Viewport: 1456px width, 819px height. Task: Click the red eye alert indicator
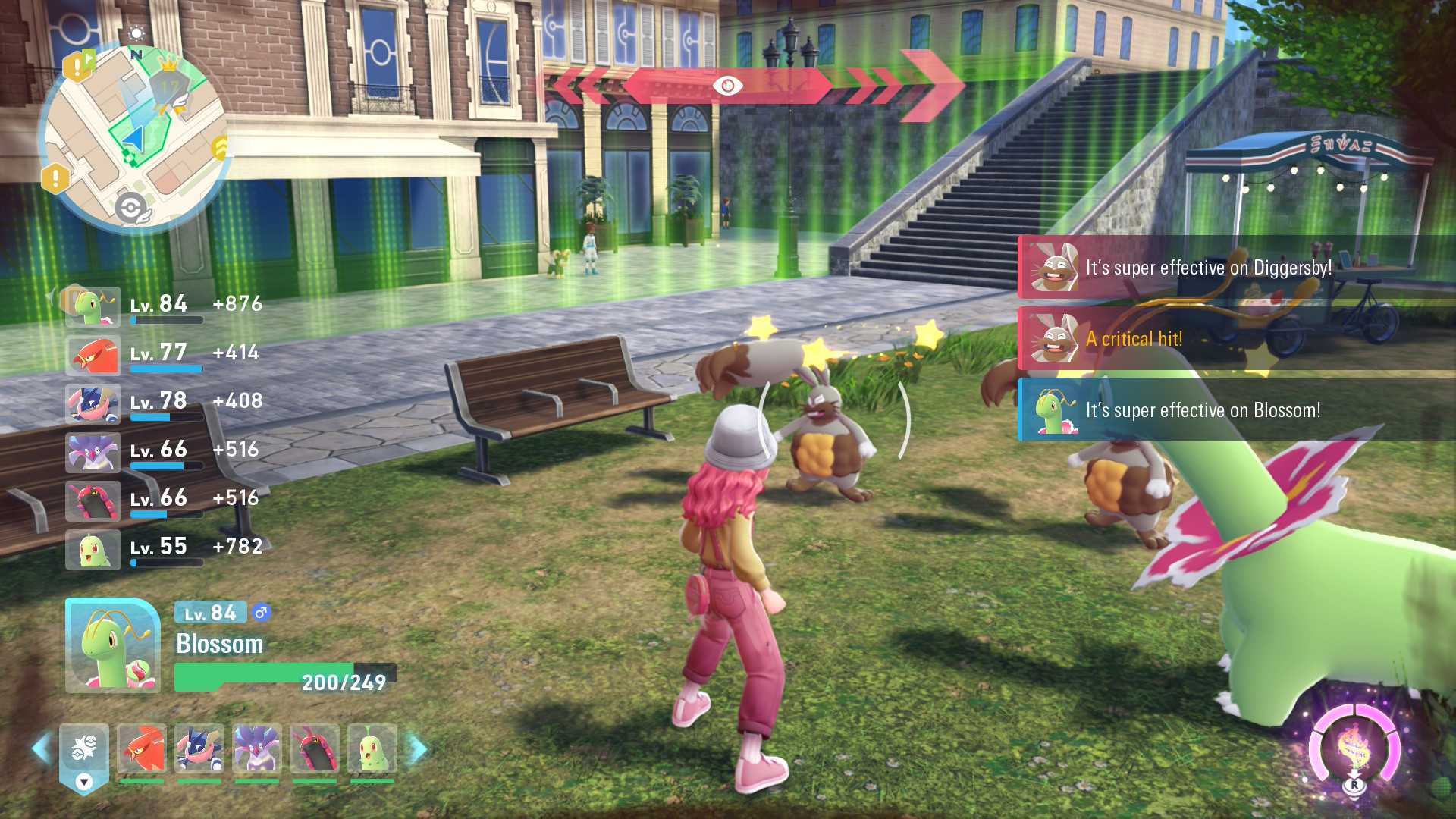[x=727, y=86]
